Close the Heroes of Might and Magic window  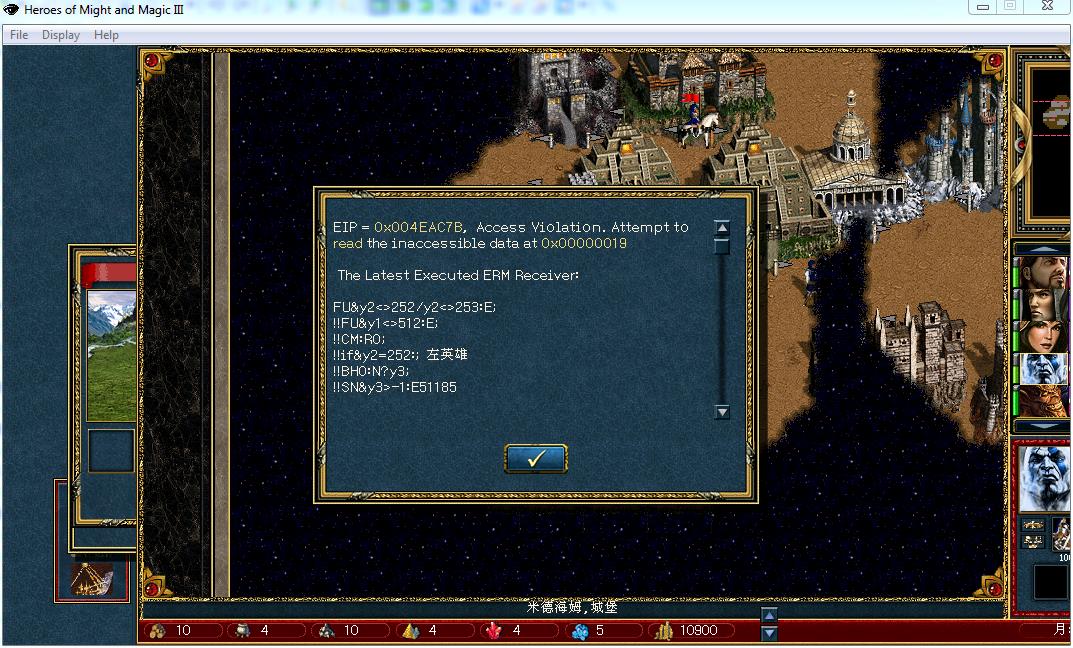point(1046,6)
